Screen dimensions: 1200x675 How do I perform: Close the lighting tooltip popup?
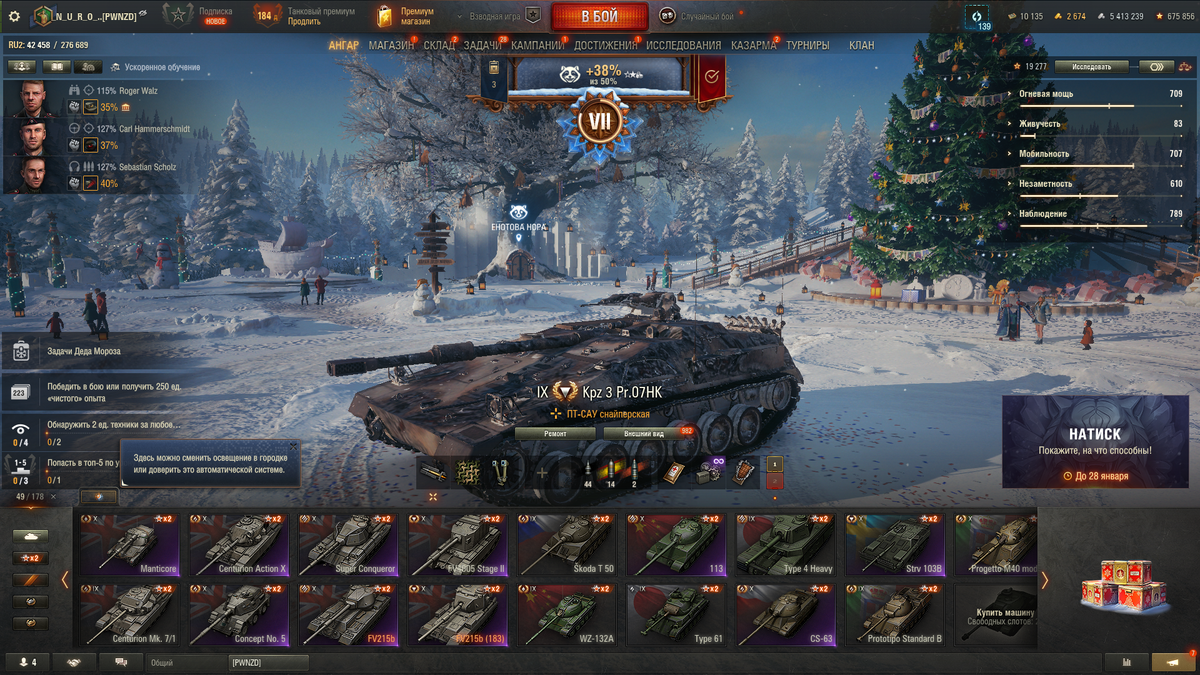tap(292, 446)
